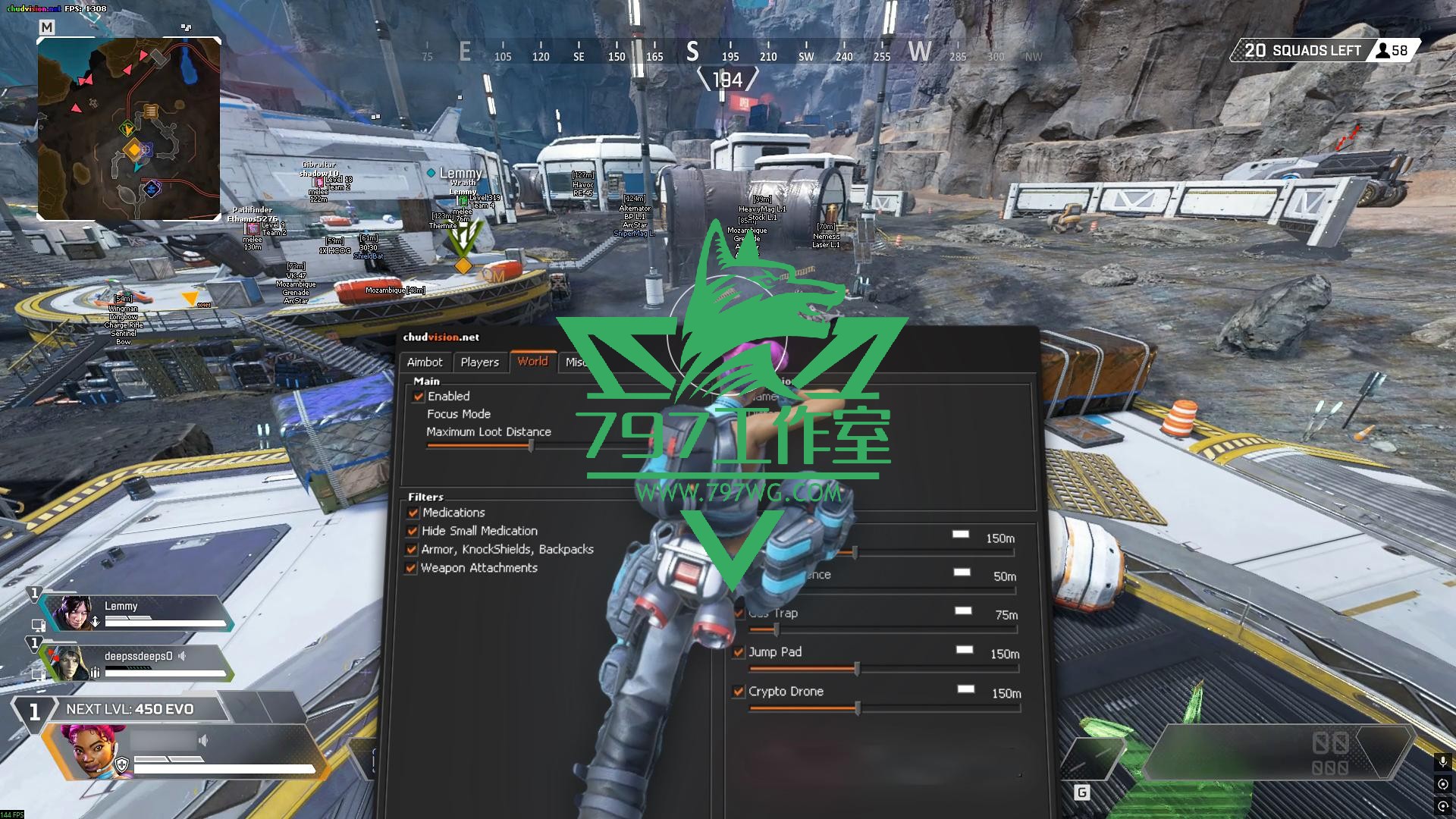This screenshot has height=819, width=1456.
Task: Pick the Jump Pad white color swatch
Action: 965,650
